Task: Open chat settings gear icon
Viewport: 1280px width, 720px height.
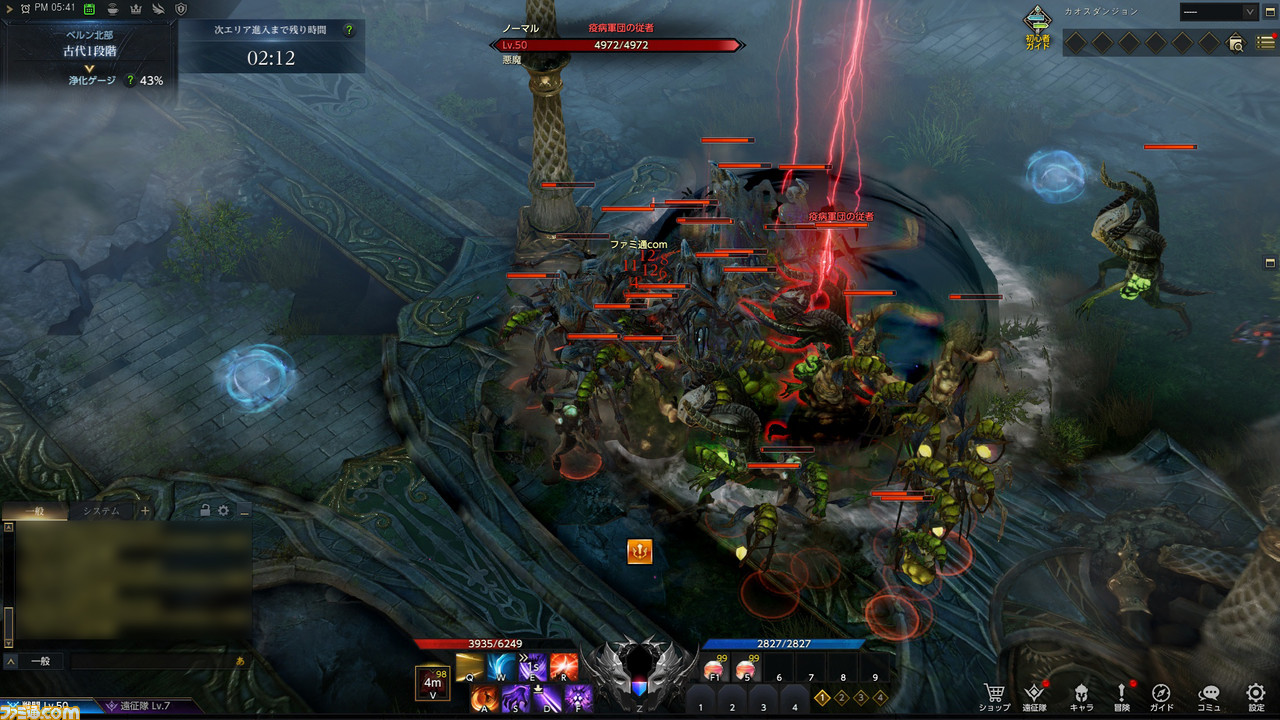Action: (x=223, y=511)
